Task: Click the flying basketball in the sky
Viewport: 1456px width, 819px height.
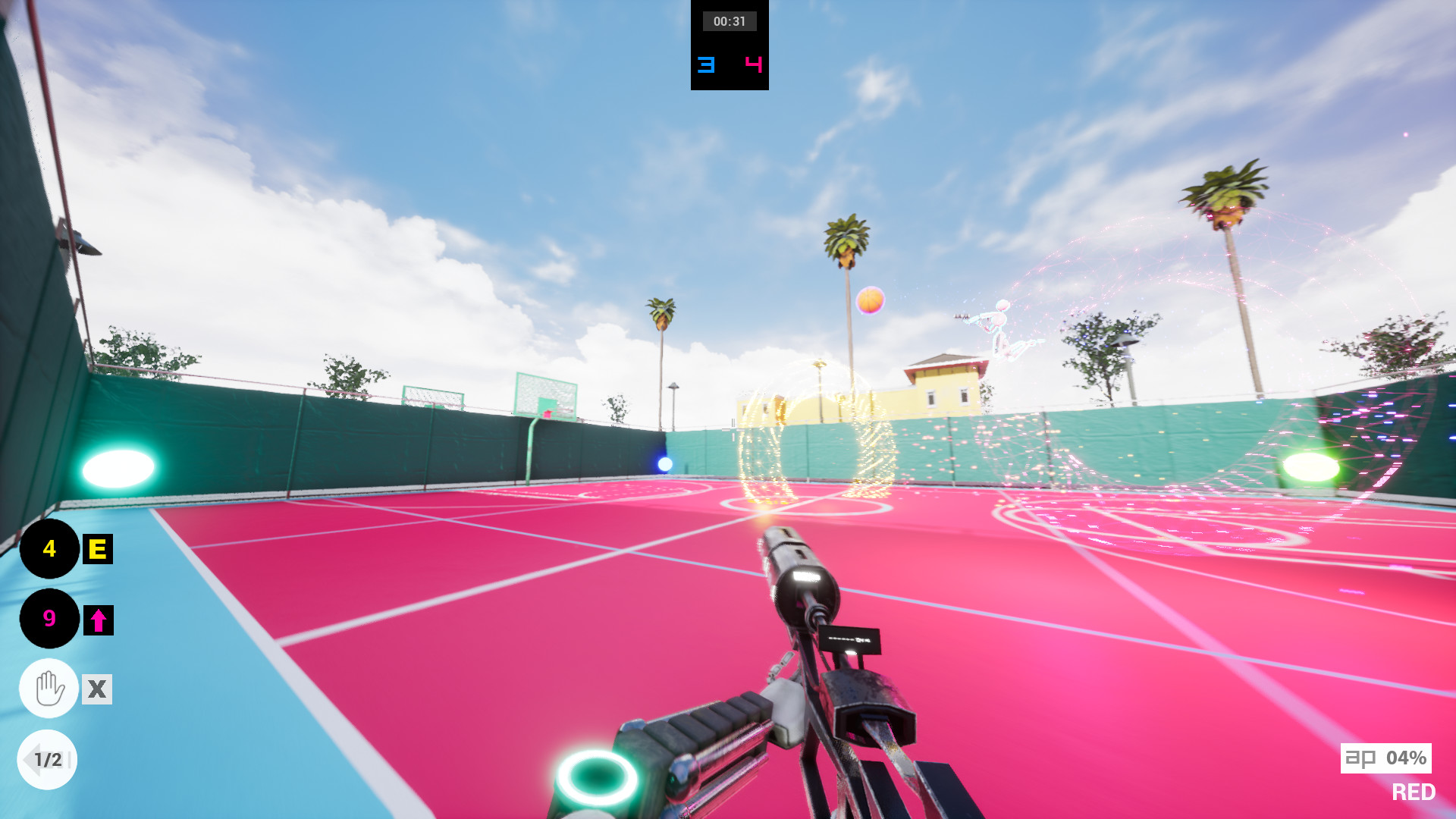Action: (869, 302)
